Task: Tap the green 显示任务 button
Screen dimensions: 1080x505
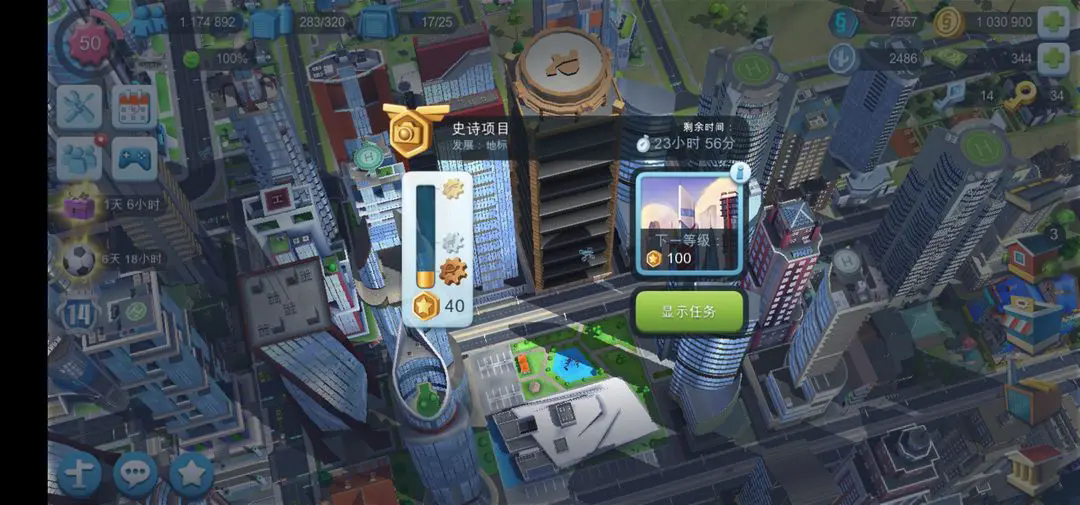Action: click(x=689, y=311)
